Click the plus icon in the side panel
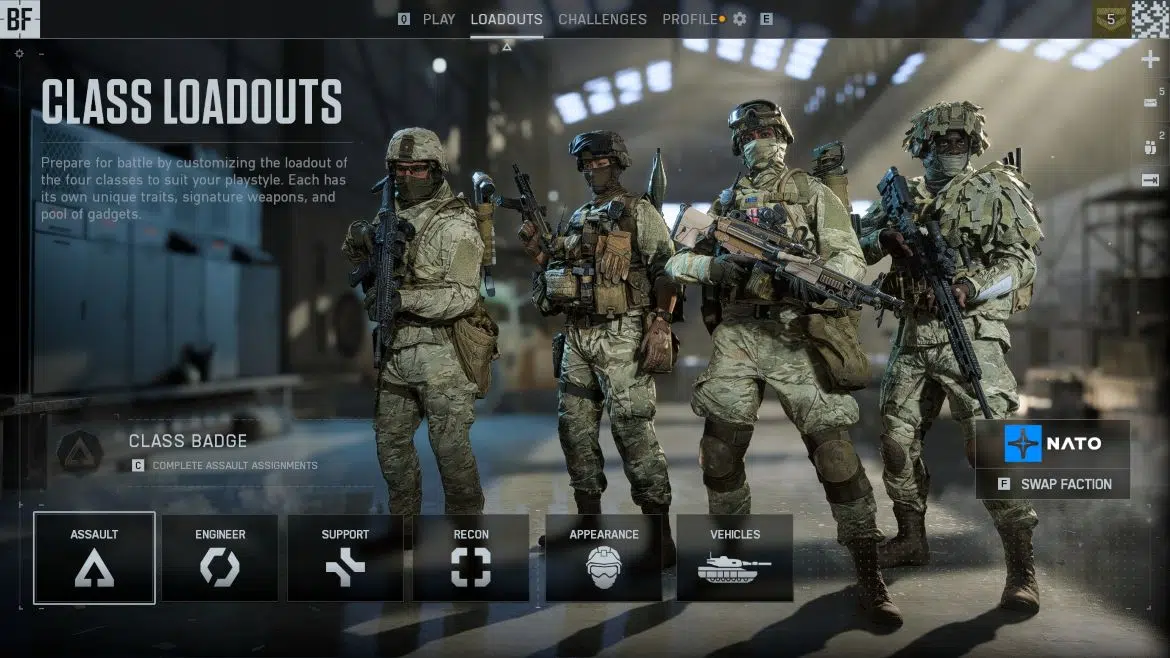 pos(1150,60)
